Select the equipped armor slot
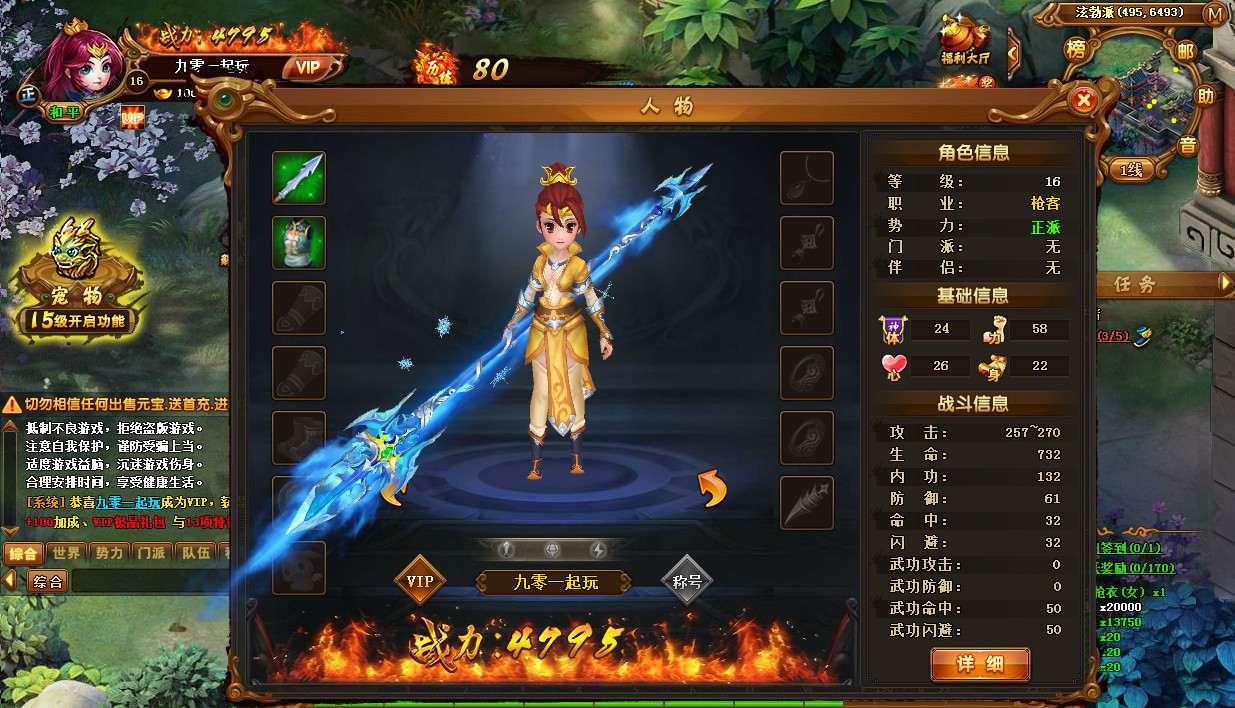The image size is (1235, 708). coord(299,243)
